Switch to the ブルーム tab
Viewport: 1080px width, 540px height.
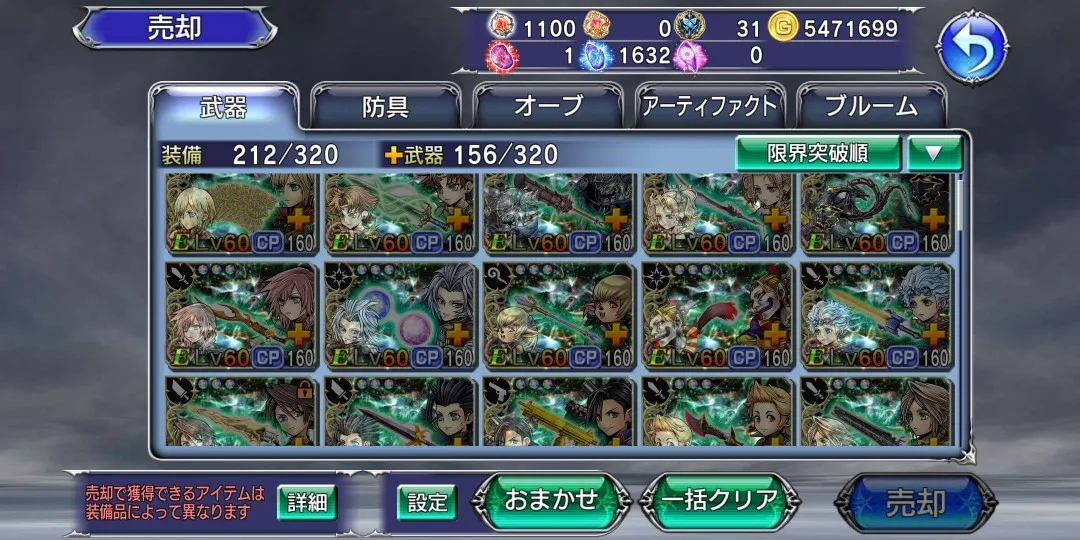[x=872, y=107]
